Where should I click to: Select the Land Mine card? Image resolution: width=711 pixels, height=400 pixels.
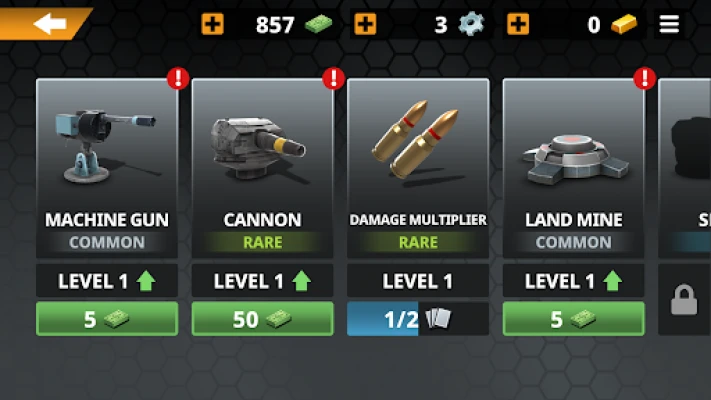pyautogui.click(x=573, y=165)
